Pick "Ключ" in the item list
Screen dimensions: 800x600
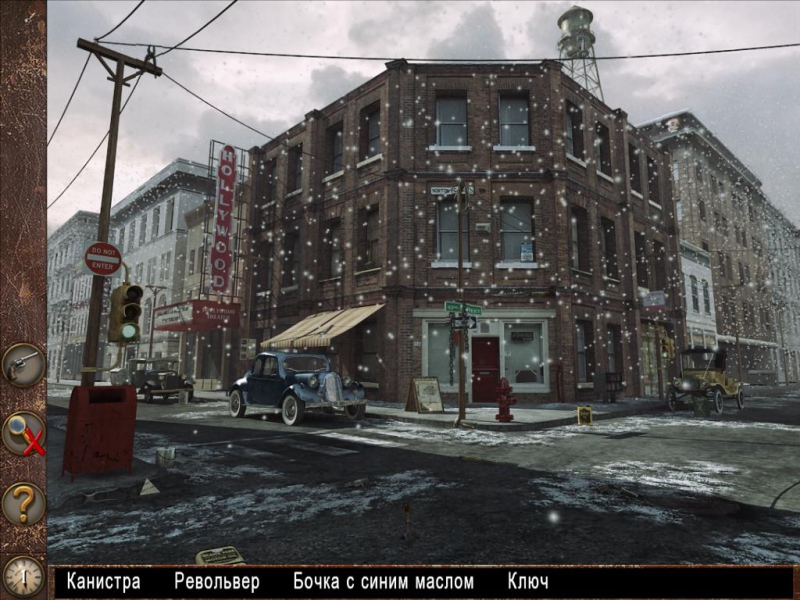(528, 581)
